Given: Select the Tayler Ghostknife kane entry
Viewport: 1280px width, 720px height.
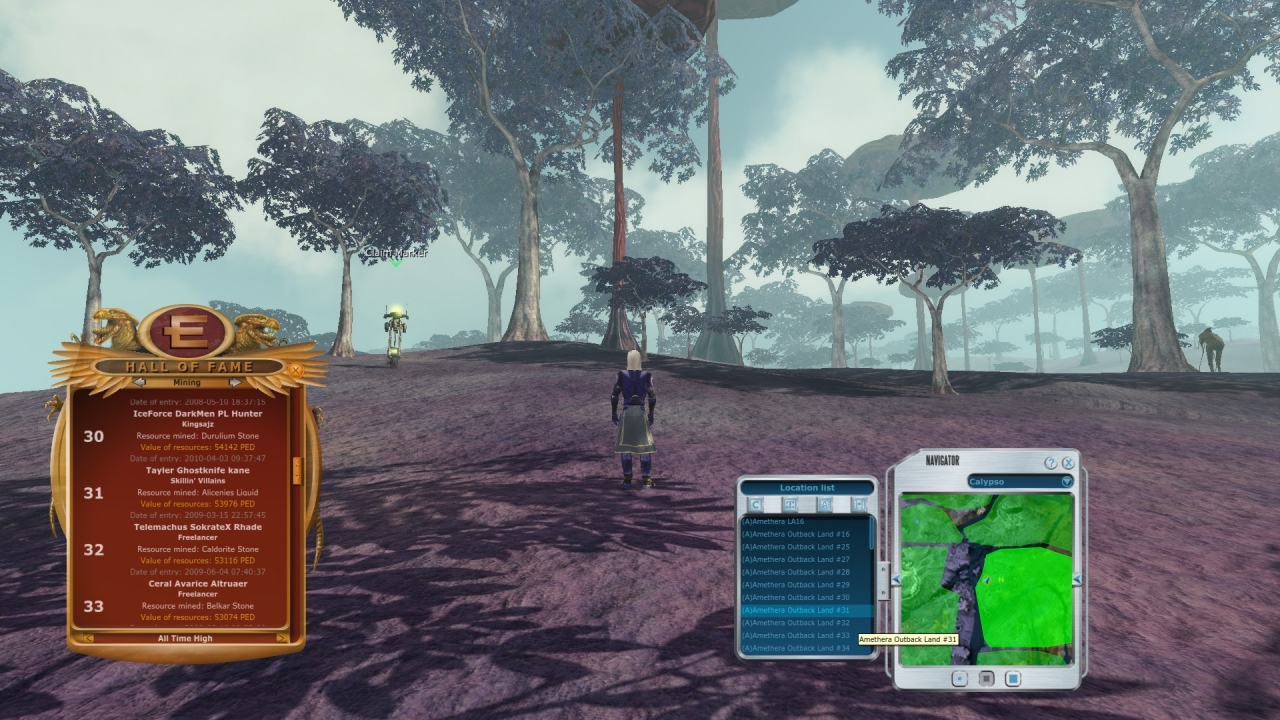Looking at the screenshot, I should [197, 470].
